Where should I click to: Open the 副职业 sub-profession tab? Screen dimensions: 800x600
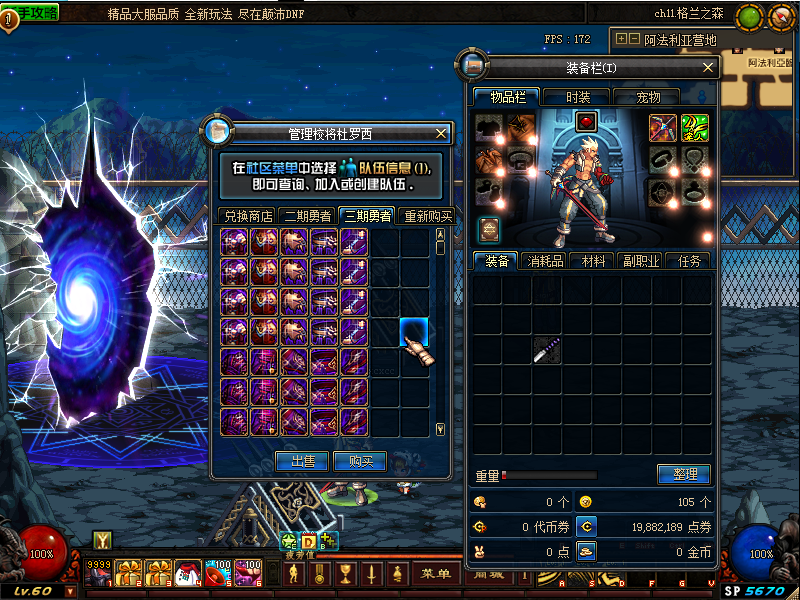(x=641, y=261)
